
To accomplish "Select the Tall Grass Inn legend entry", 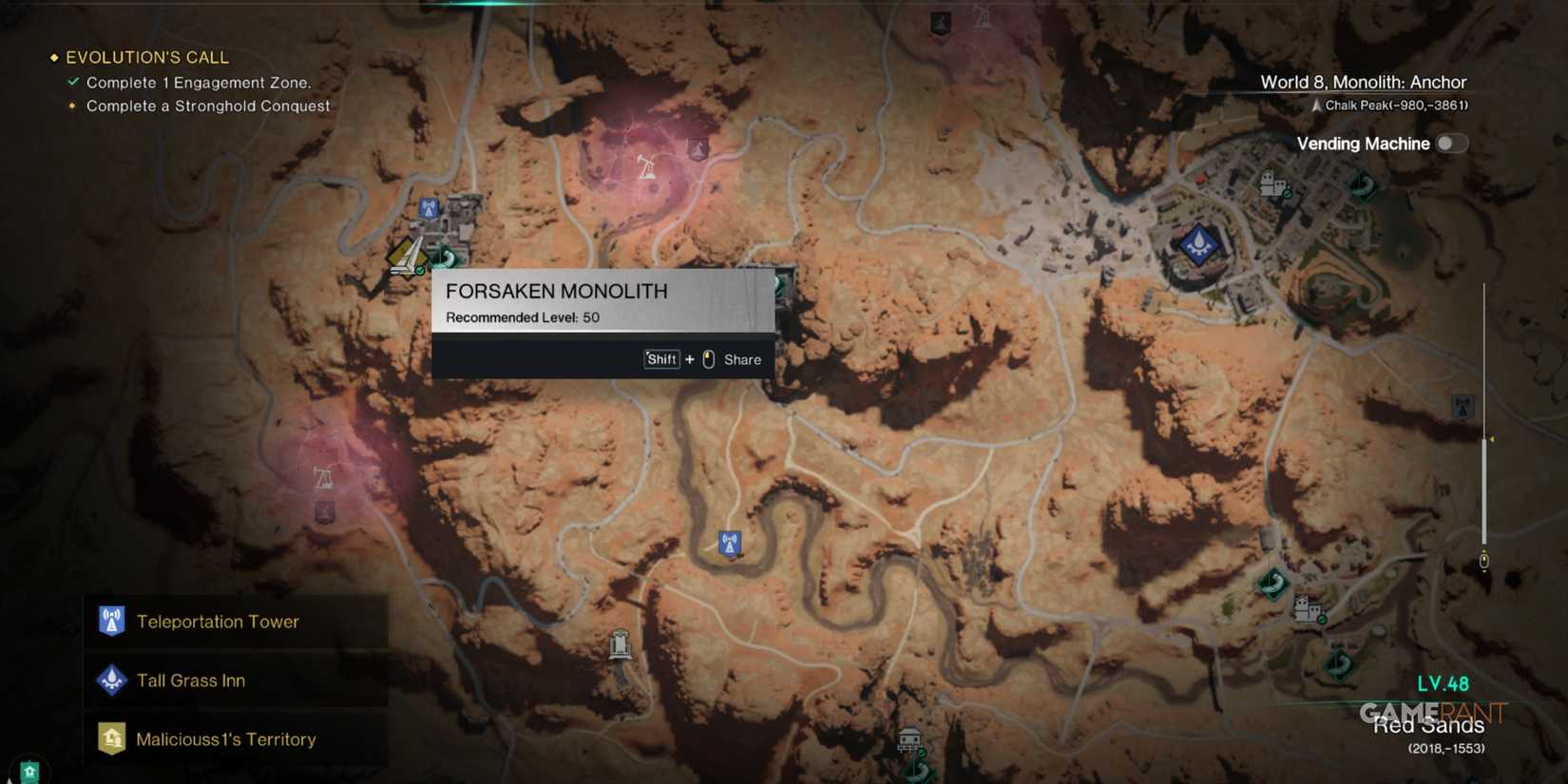I will pos(192,680).
